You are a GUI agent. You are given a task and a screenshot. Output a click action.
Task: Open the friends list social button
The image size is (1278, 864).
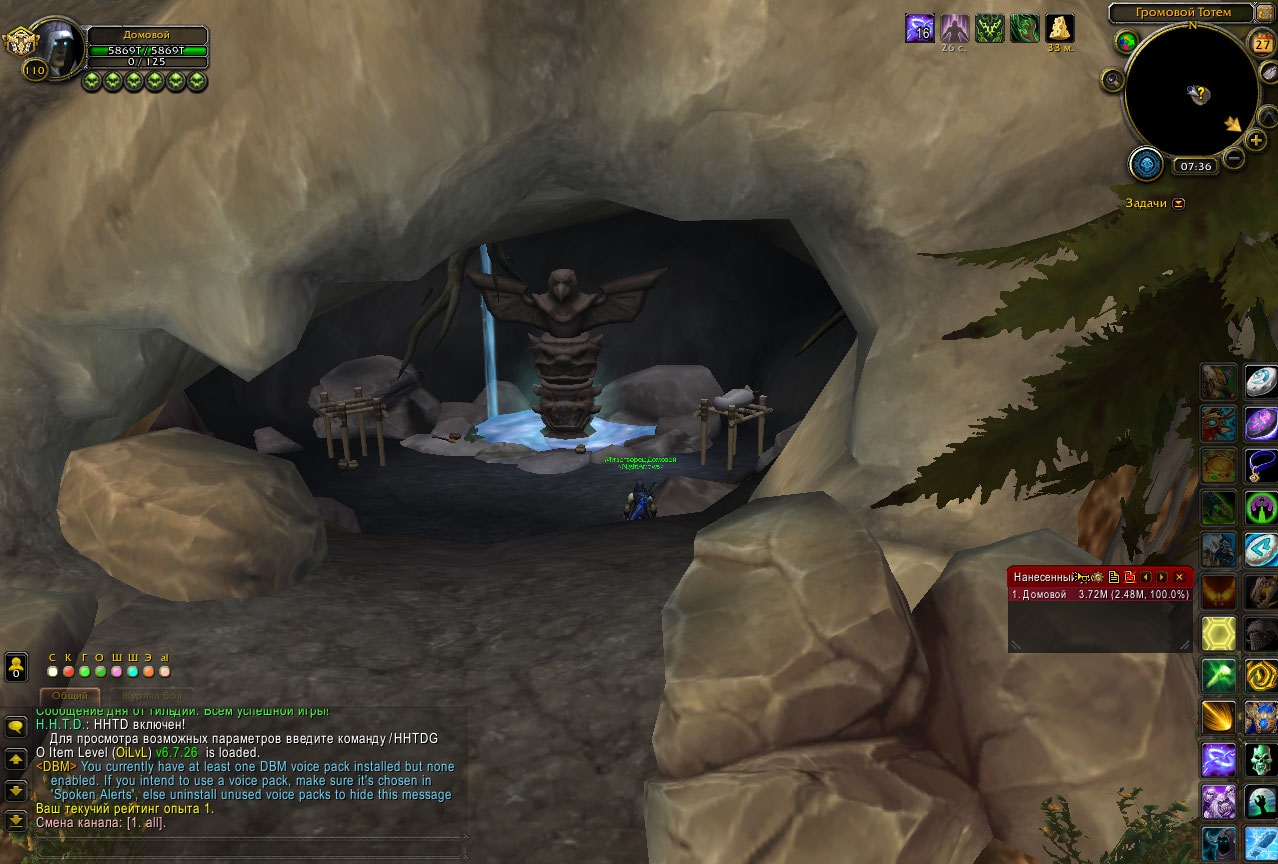(16, 666)
